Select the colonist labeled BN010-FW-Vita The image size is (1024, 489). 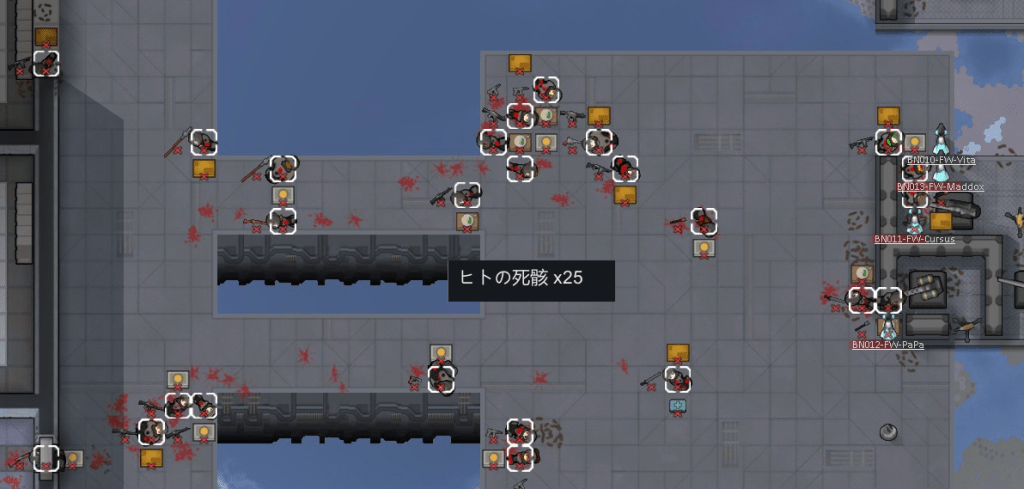click(940, 140)
